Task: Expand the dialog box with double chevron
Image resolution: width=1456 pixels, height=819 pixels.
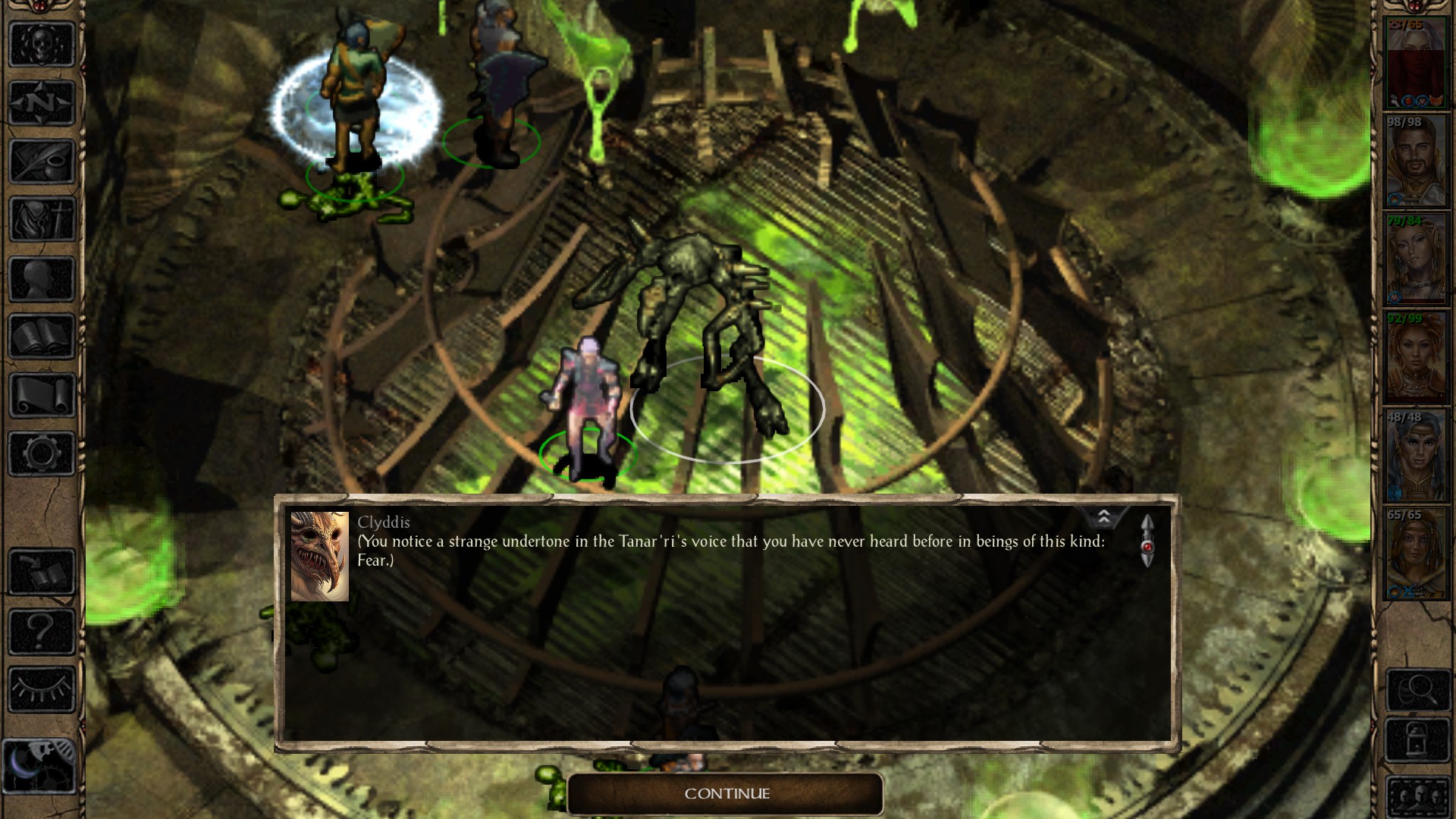Action: (x=1106, y=516)
